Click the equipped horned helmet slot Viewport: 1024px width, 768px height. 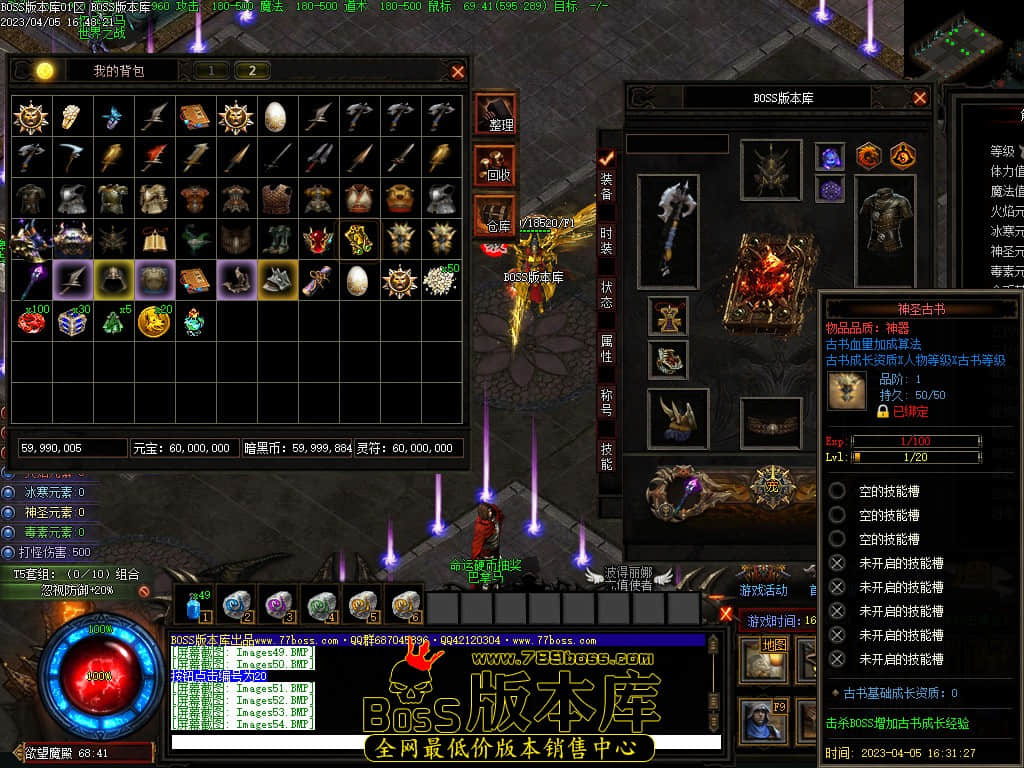click(771, 169)
